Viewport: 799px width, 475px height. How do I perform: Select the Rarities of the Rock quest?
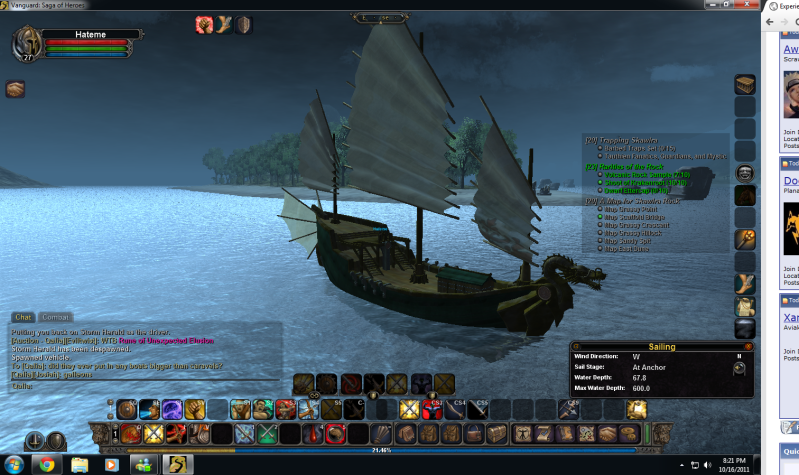click(x=630, y=165)
